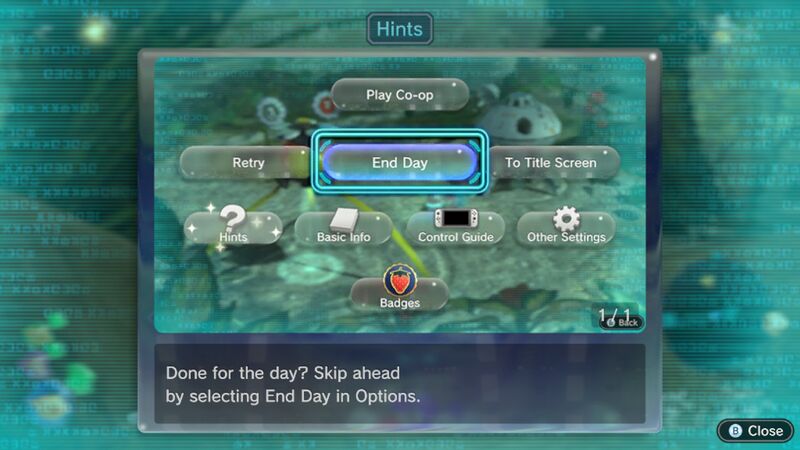
Task: View the Badges strawberry icon
Action: coord(399,290)
